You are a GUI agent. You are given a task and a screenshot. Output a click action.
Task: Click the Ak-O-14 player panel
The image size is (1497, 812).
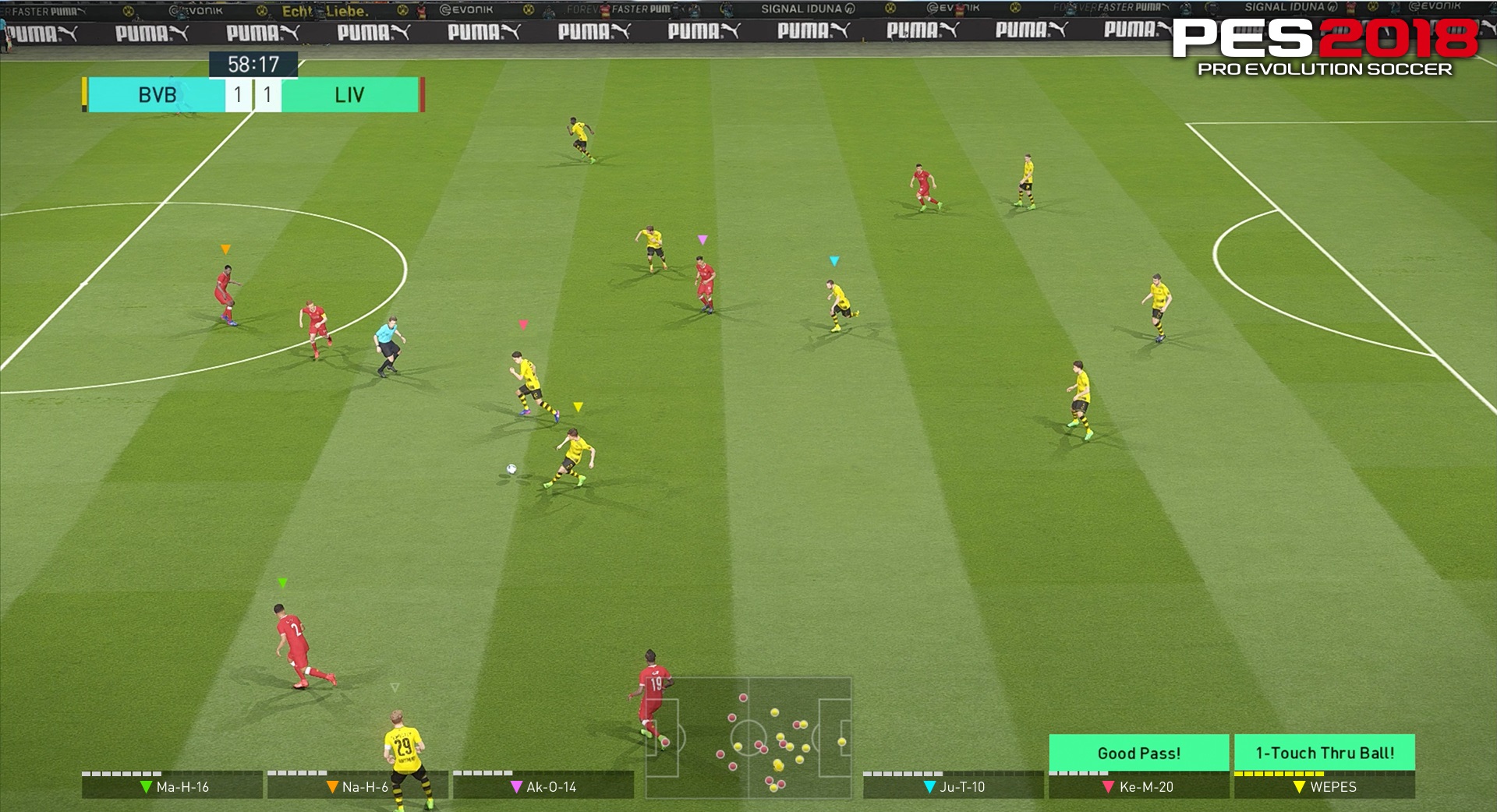[543, 786]
